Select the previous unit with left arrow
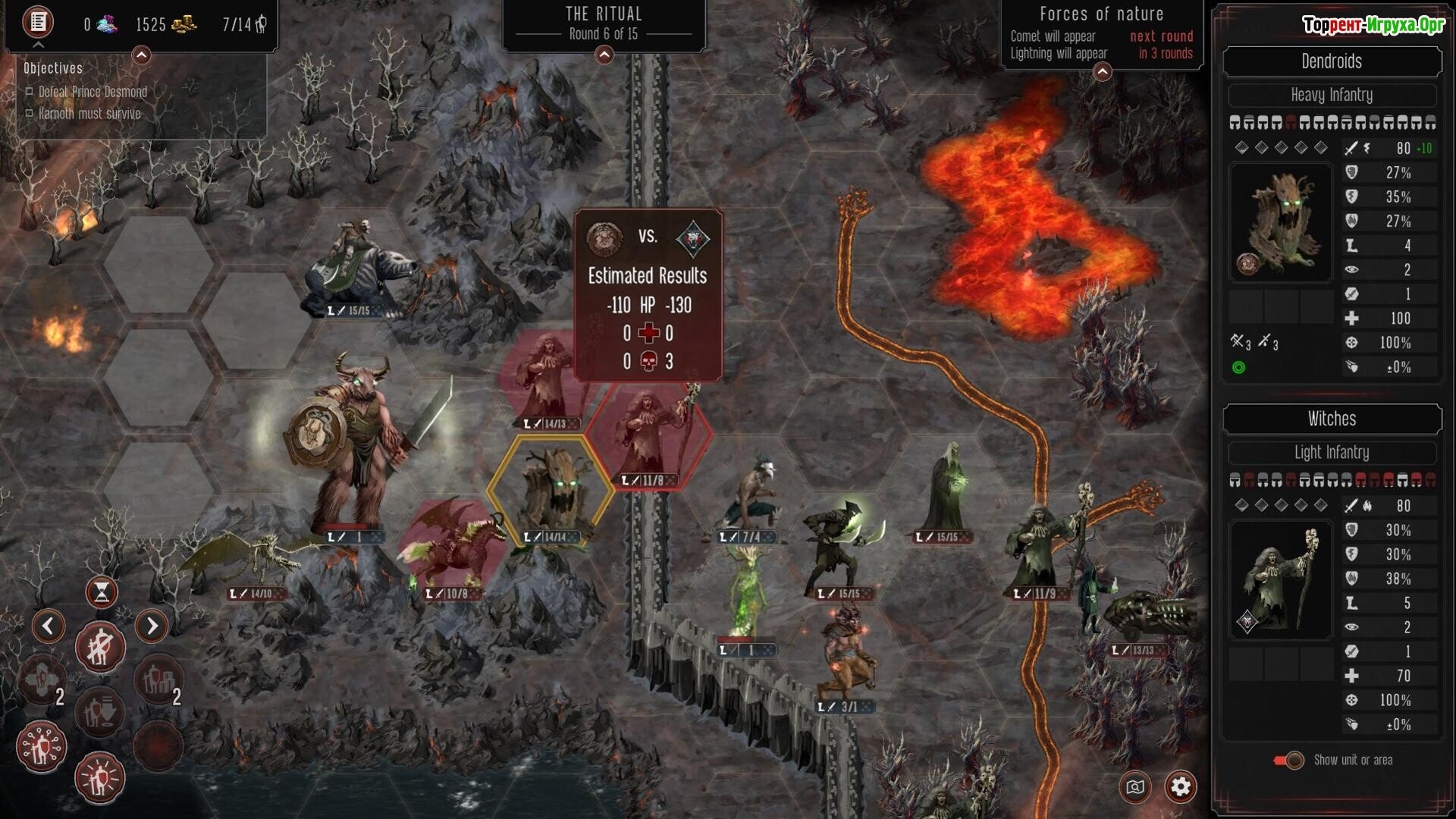This screenshot has width=1456, height=819. click(49, 626)
